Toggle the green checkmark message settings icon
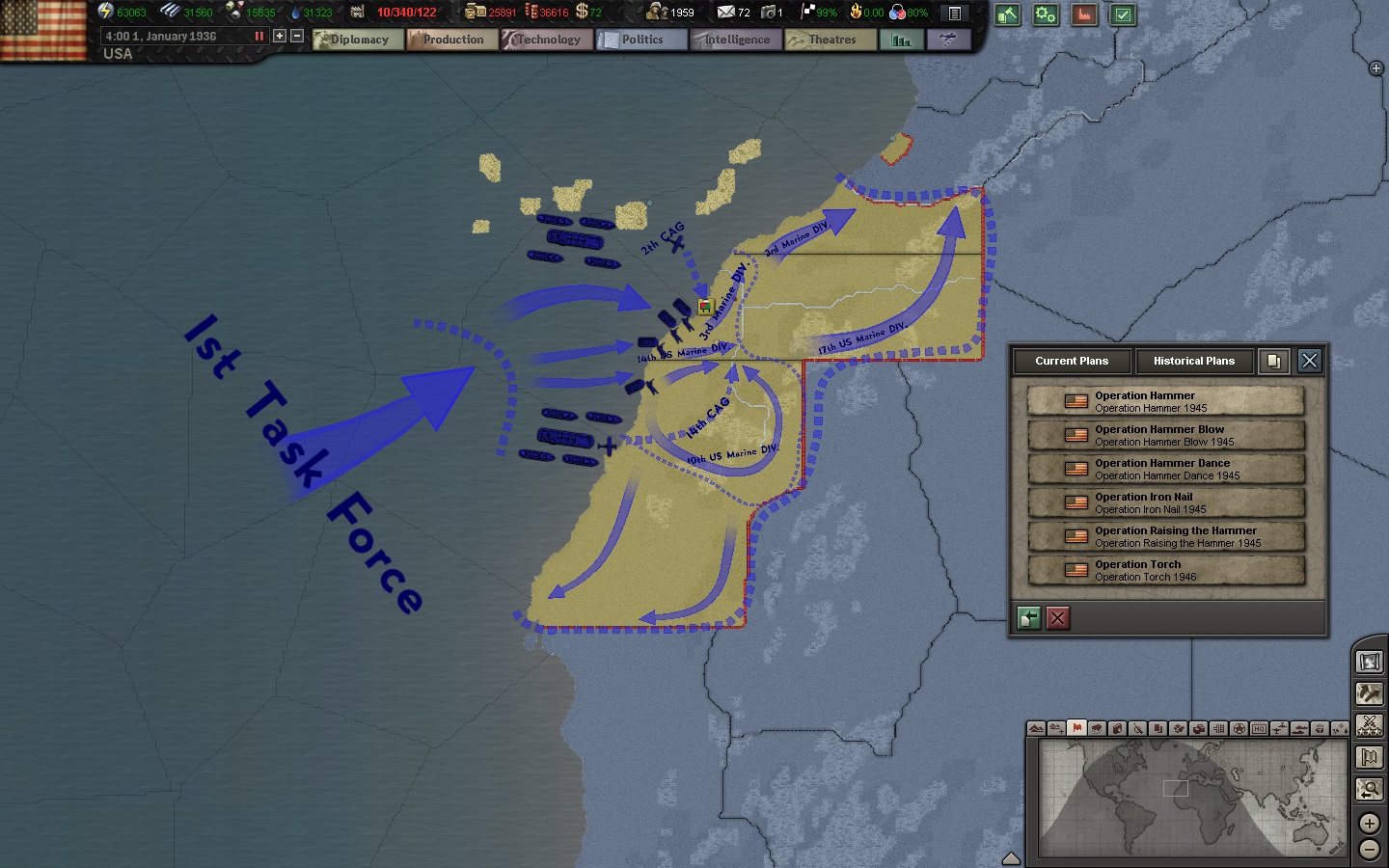 (x=1123, y=15)
